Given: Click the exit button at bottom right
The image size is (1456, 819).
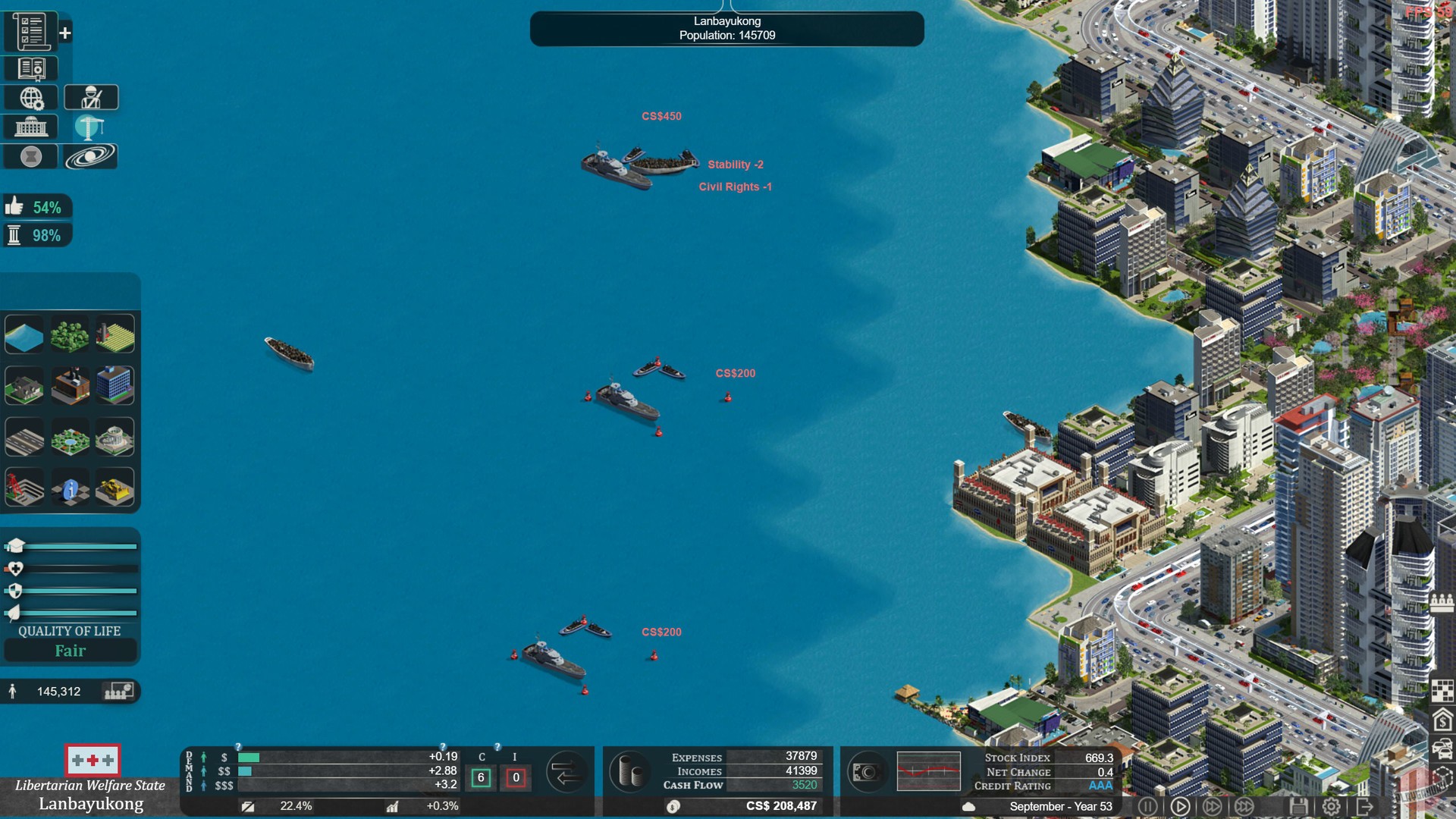Looking at the screenshot, I should (1366, 806).
